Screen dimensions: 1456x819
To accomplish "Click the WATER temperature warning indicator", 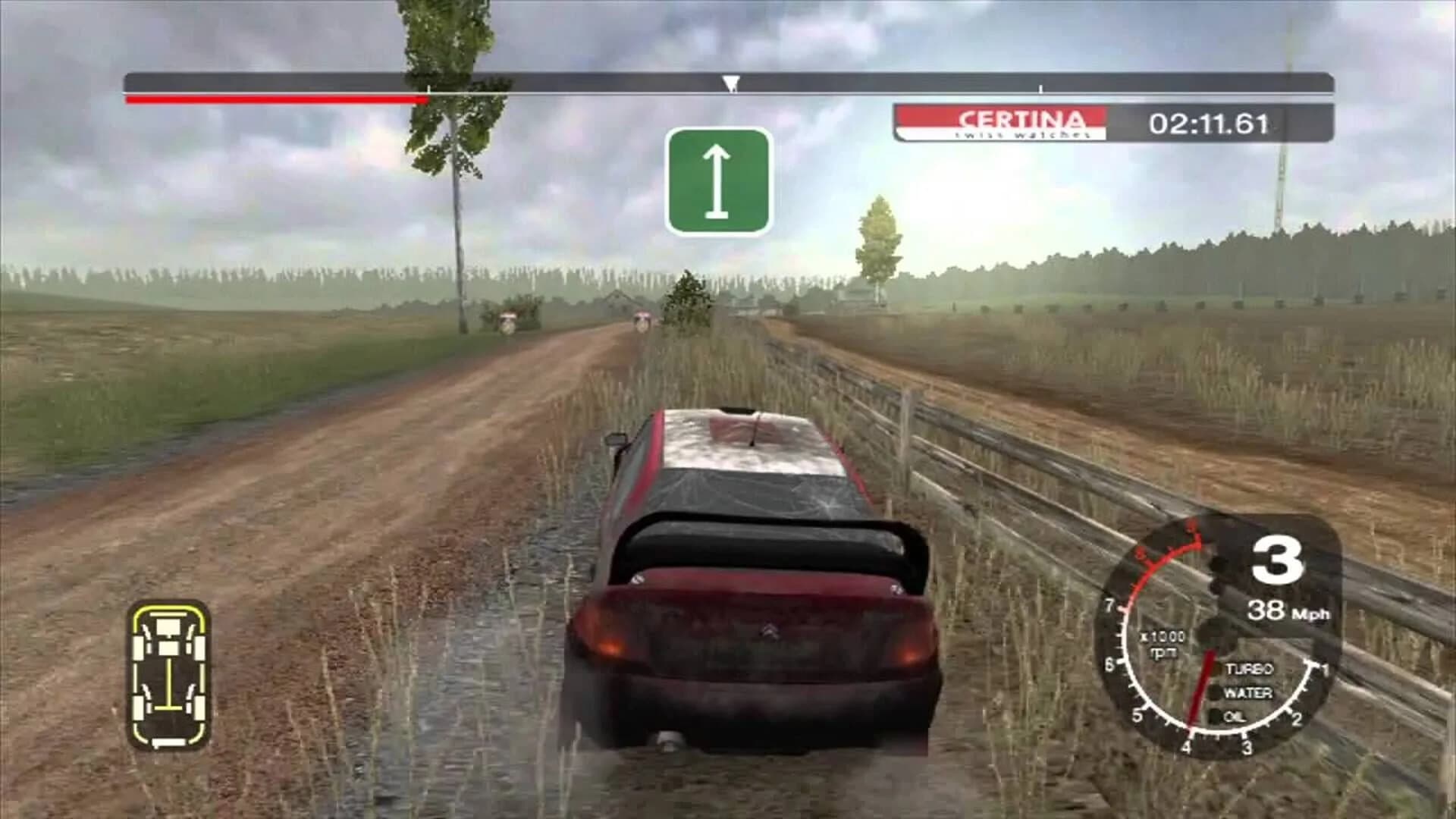I will (x=1250, y=692).
